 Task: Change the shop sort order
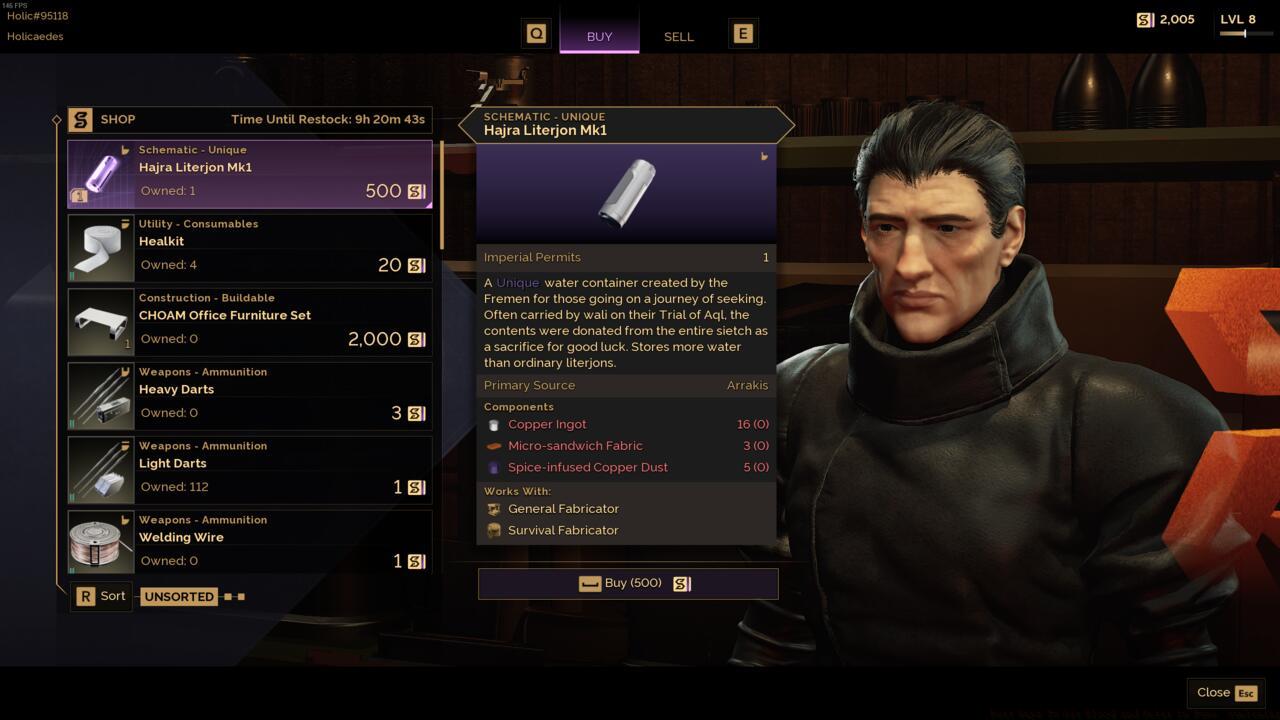point(102,597)
